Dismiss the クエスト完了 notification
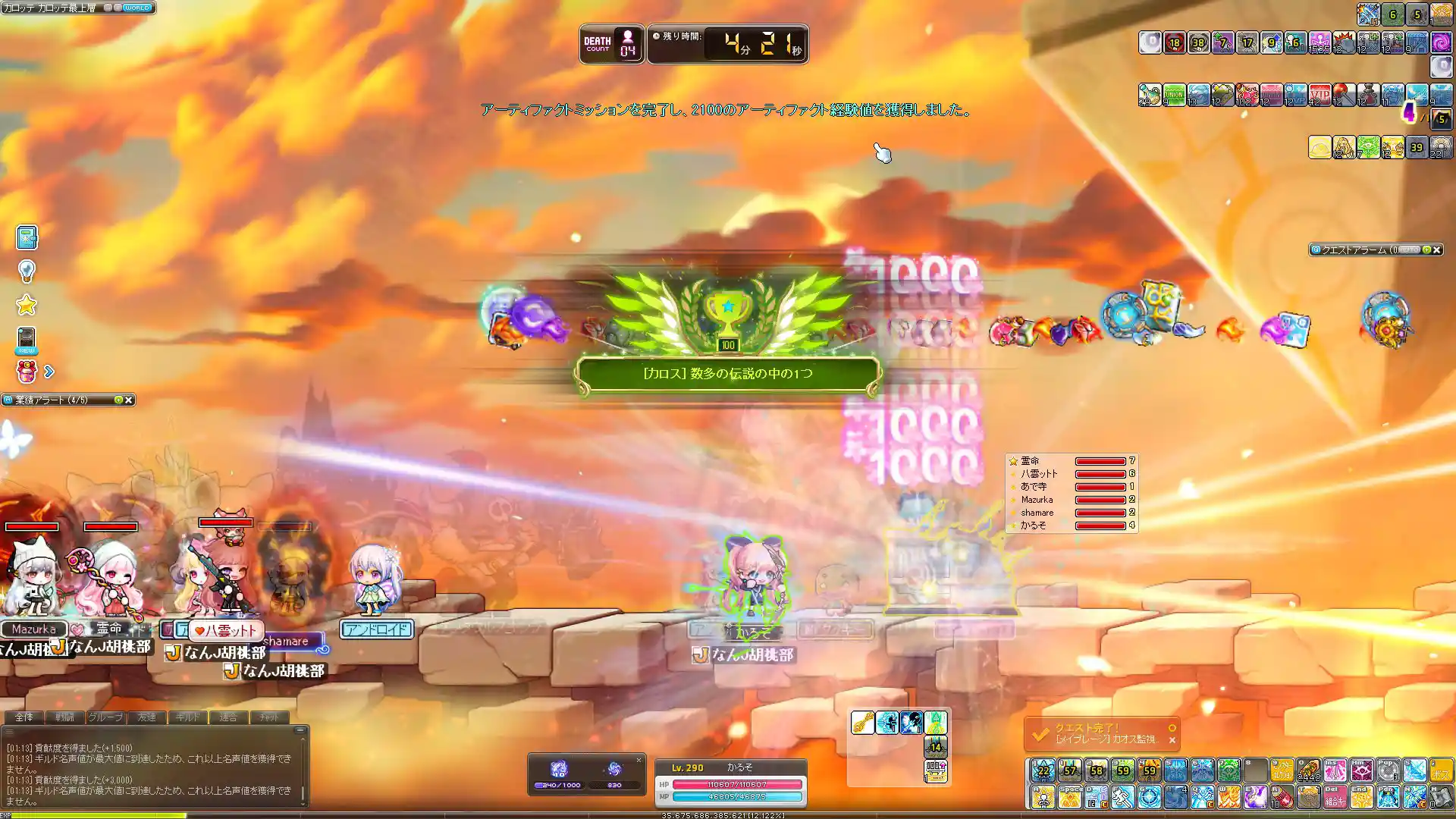 [x=1172, y=740]
